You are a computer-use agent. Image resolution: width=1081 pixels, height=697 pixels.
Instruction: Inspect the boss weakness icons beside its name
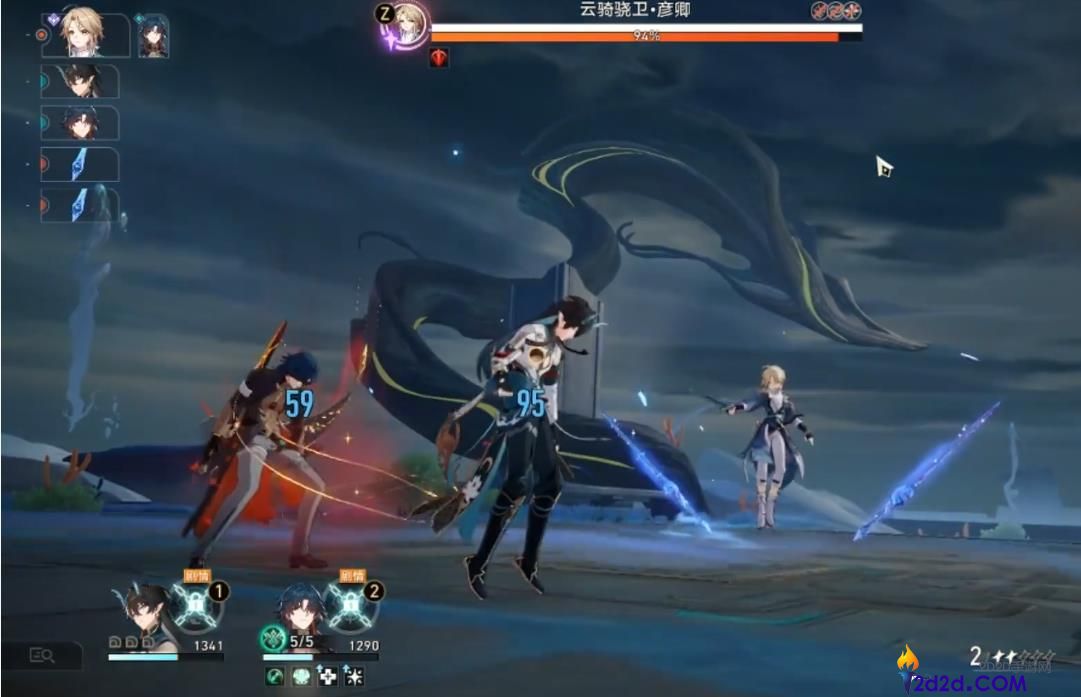click(835, 11)
